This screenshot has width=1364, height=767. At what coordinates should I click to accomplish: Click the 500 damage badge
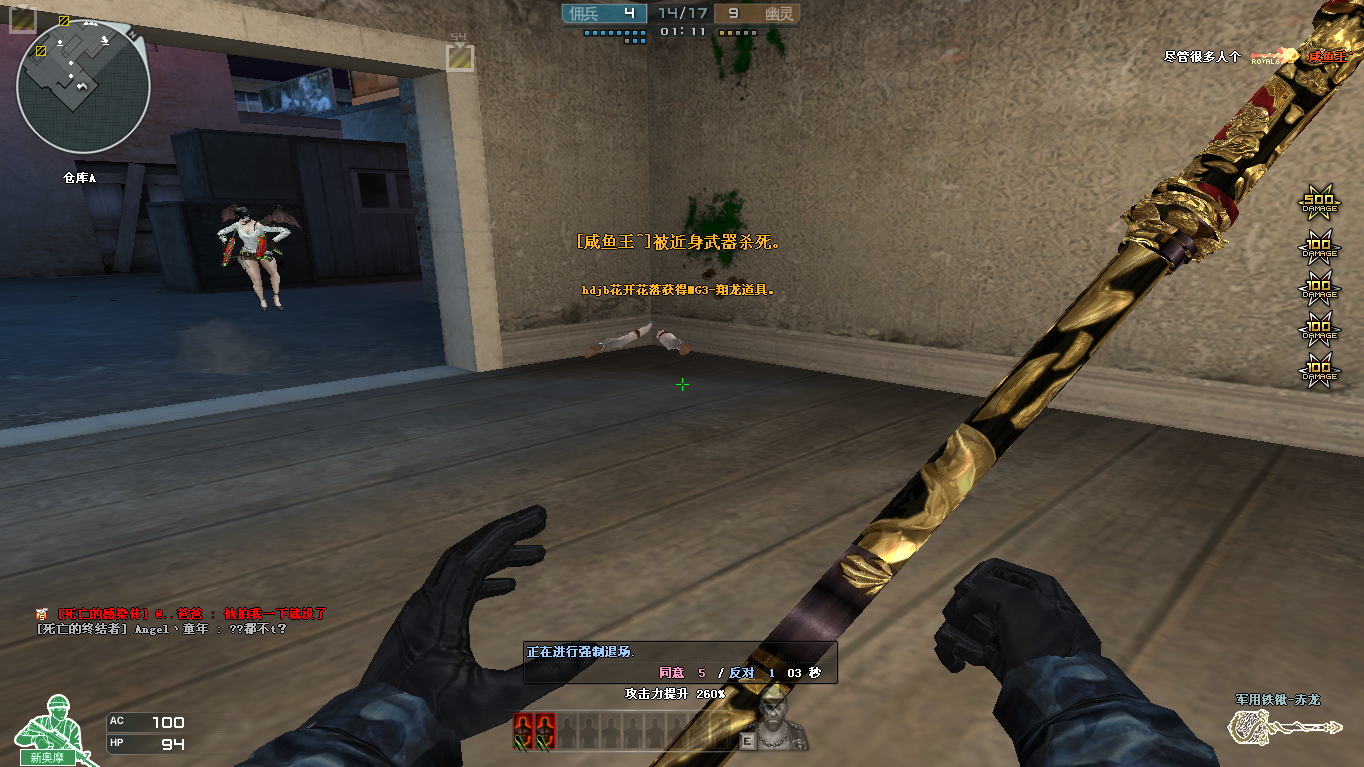click(x=1318, y=203)
